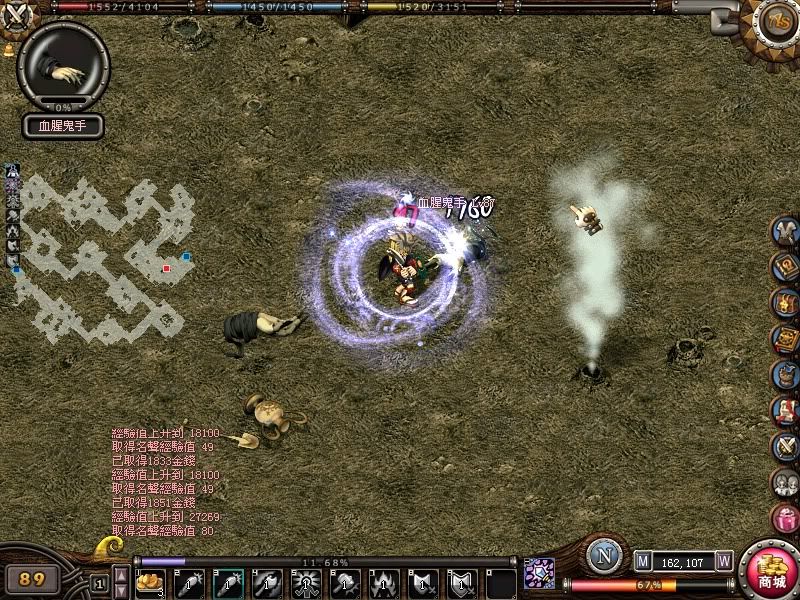Select the 血腥鬼手 target portrait
The image size is (800, 600).
(63, 64)
